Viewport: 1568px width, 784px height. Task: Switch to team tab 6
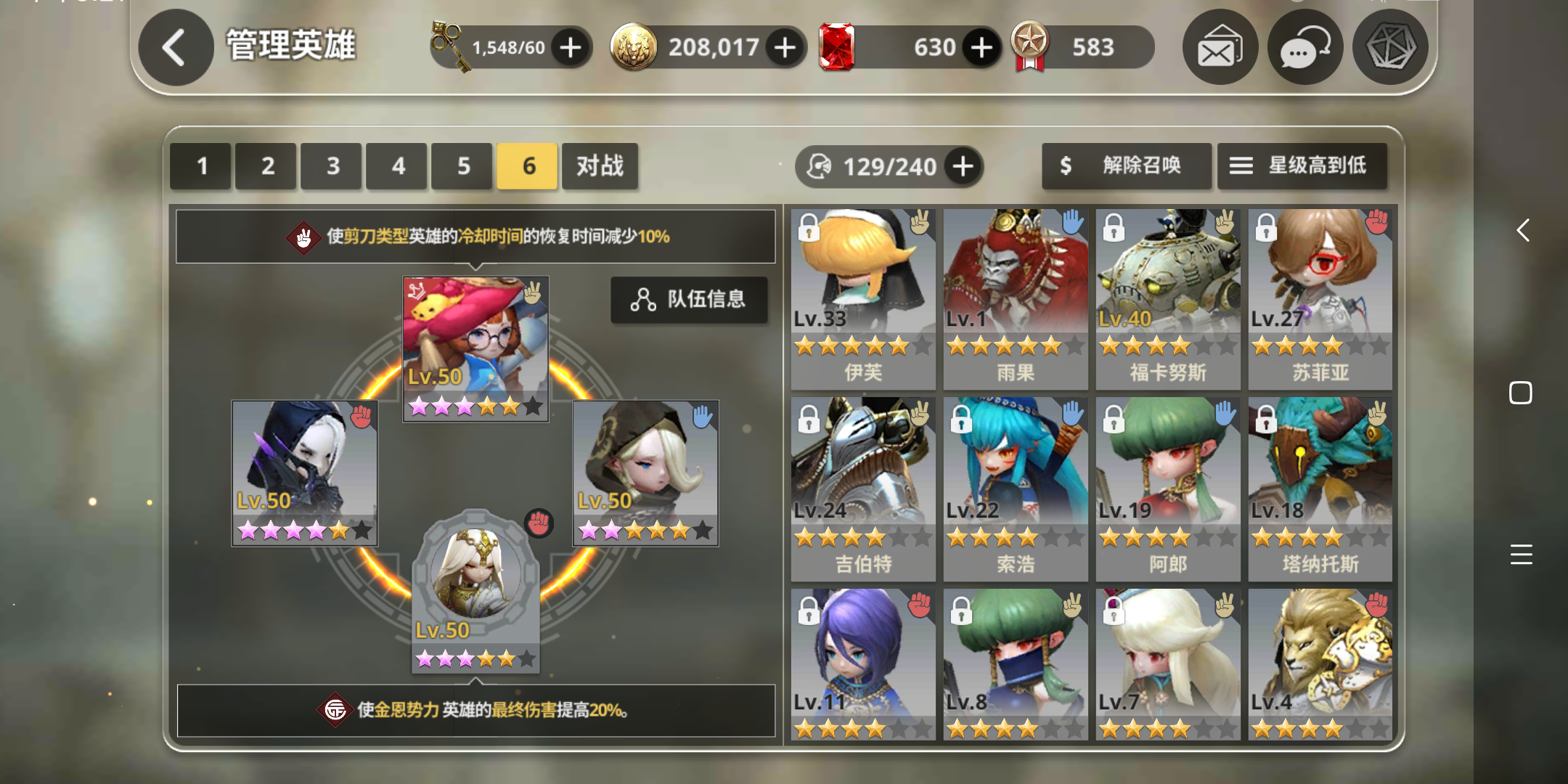click(526, 166)
